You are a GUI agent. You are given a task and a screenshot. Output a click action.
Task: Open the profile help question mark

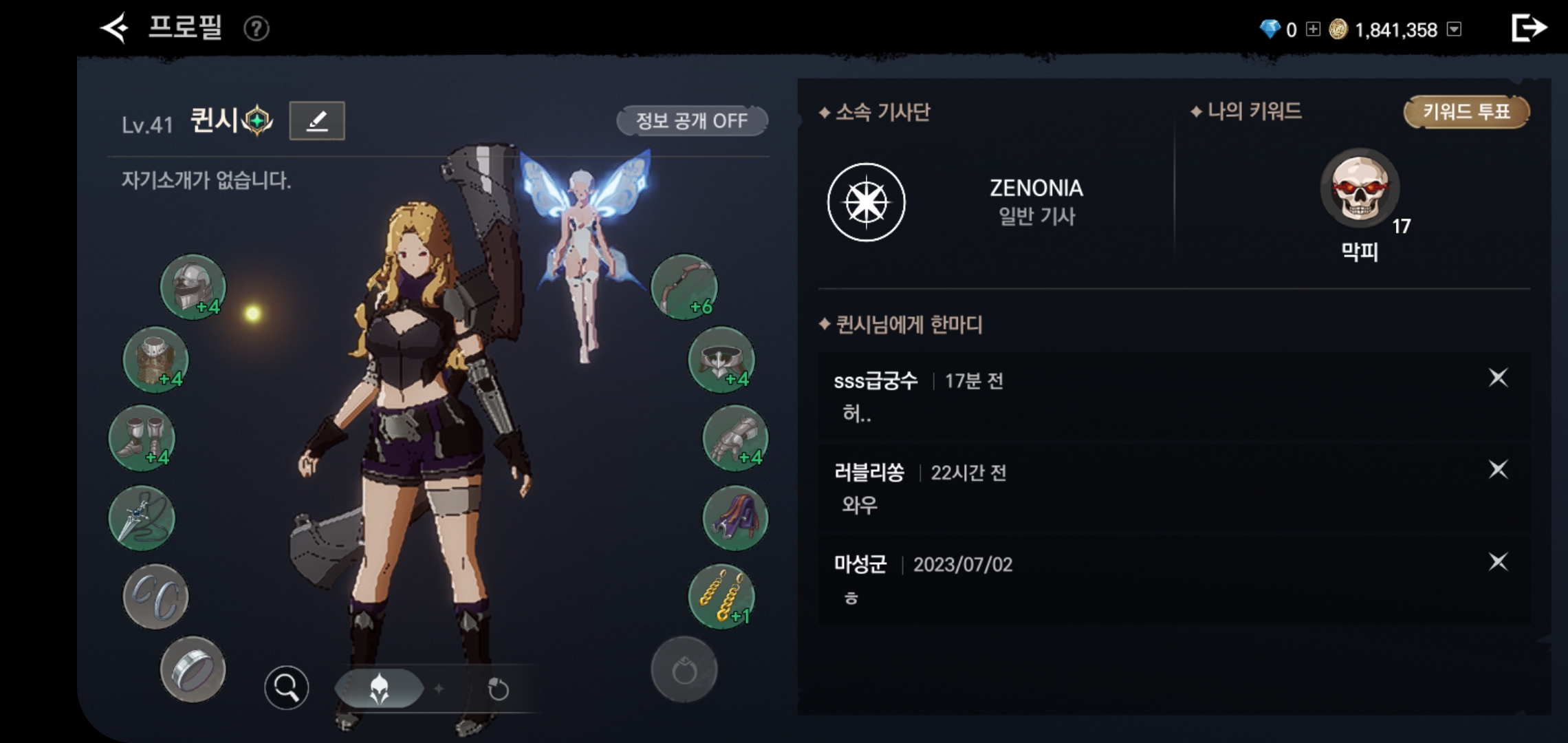click(x=257, y=29)
